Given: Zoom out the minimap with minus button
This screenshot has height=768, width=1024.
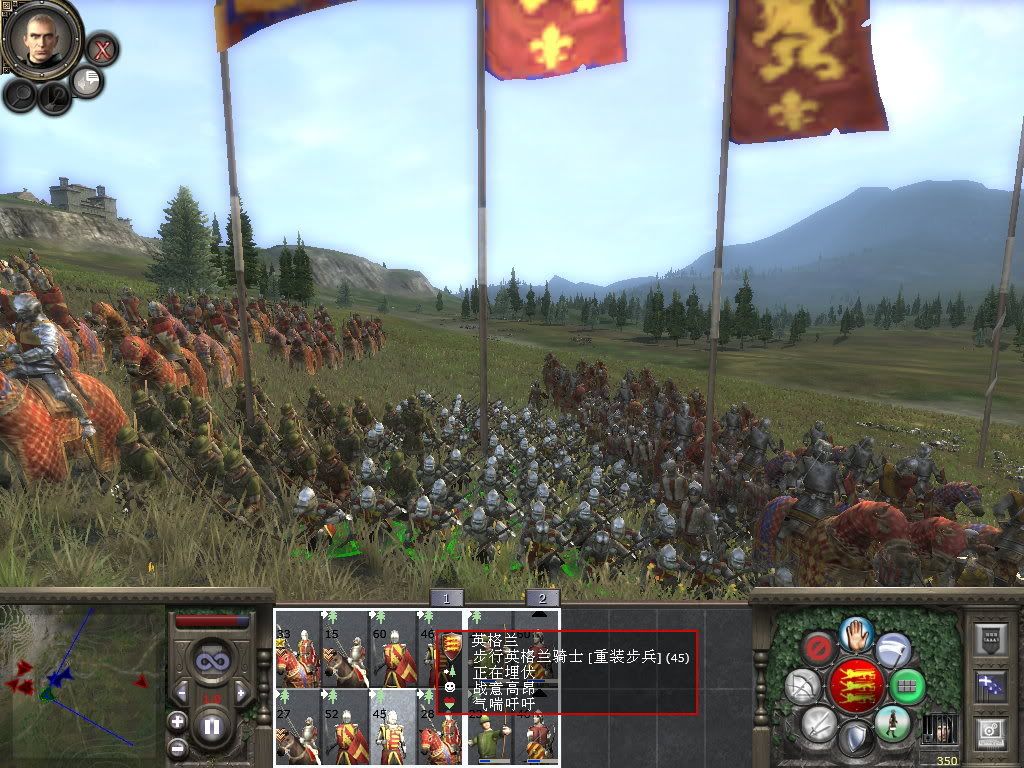Looking at the screenshot, I should 177,746.
